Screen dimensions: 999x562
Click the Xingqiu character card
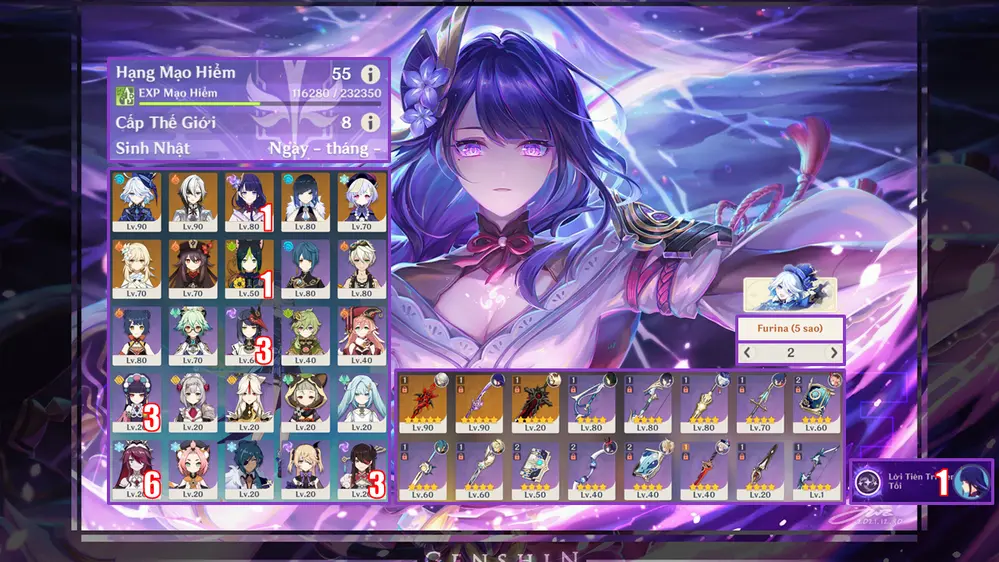point(305,264)
